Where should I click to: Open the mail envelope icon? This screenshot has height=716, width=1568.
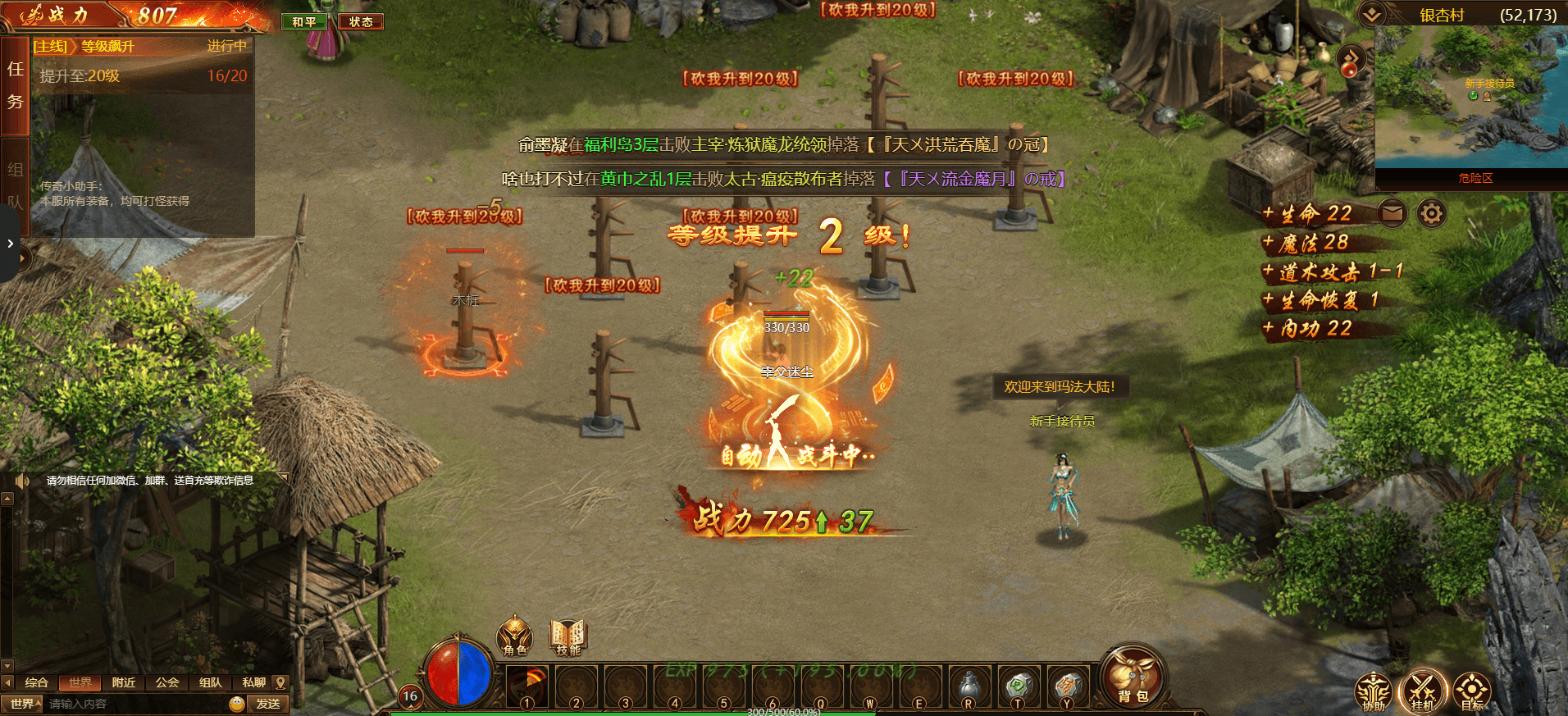[1392, 213]
